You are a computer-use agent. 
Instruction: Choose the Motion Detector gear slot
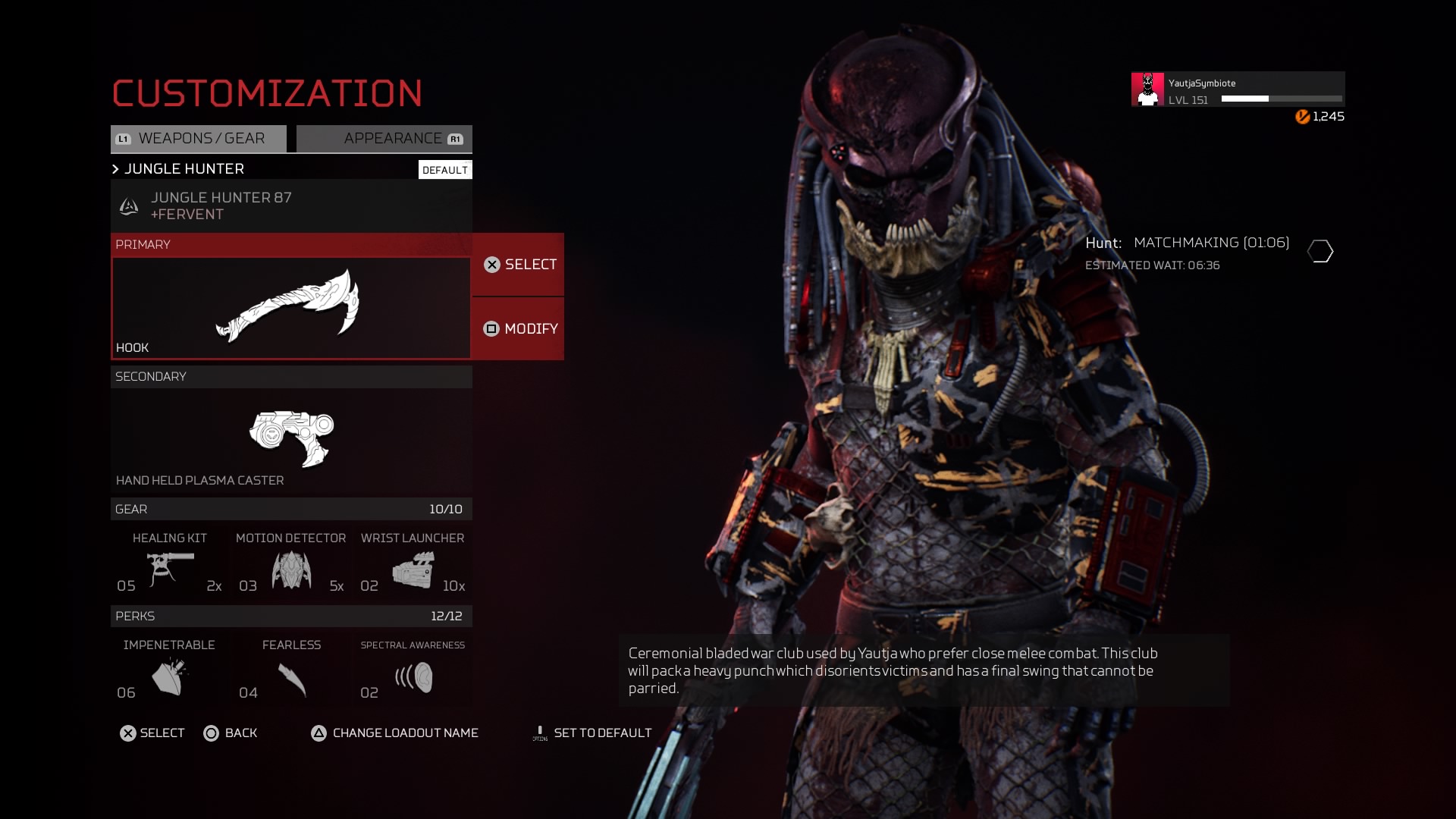(291, 565)
